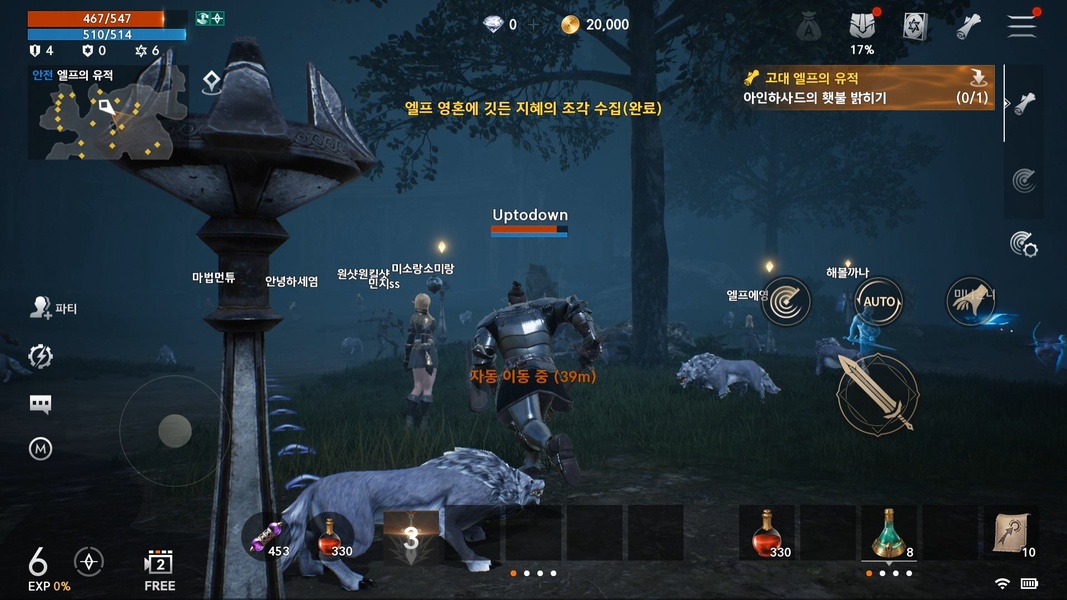The height and width of the screenshot is (600, 1067).
Task: Use the parchment scroll item with count 10
Action: point(1011,534)
